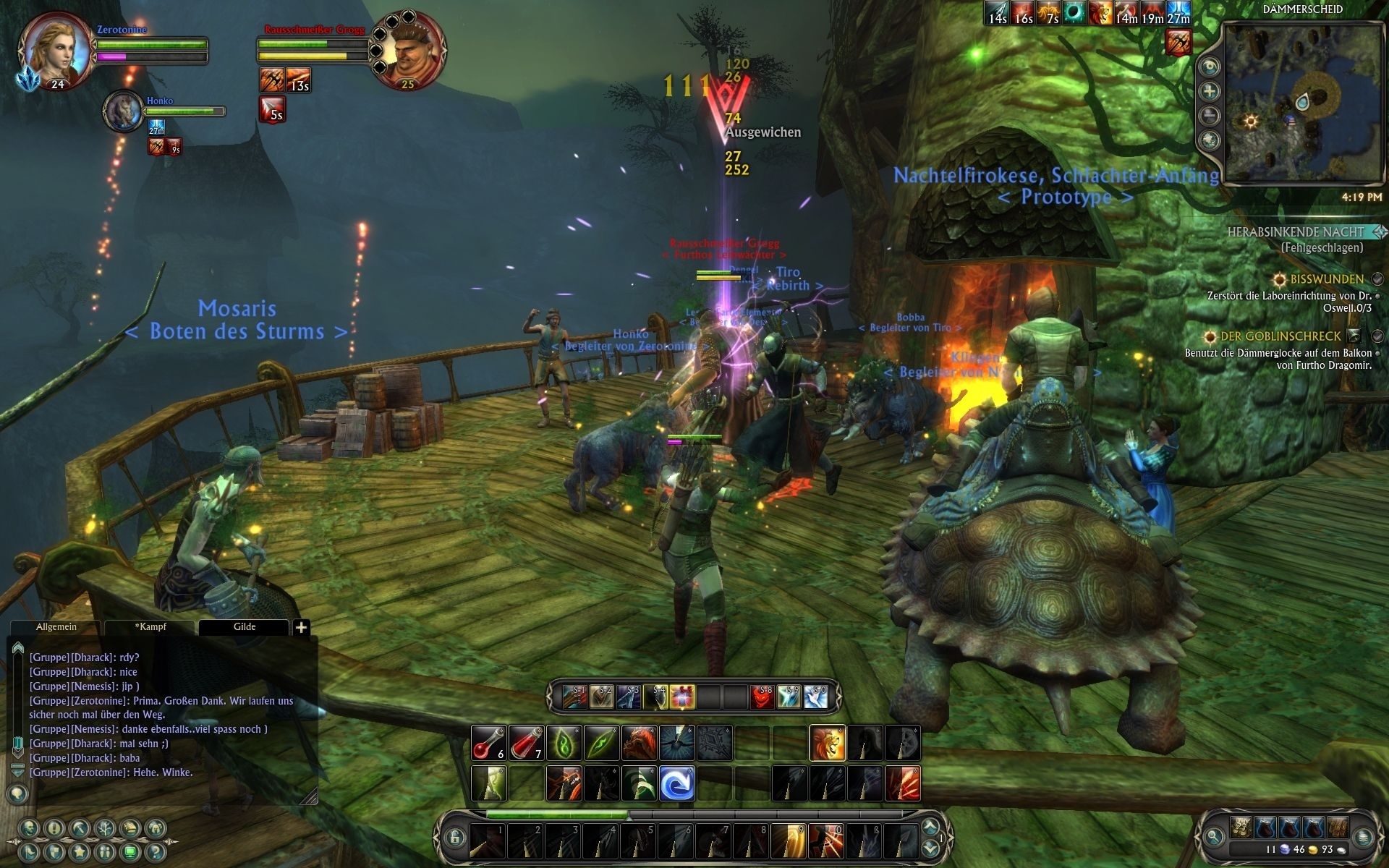
Task: Open the star menu button
Action: click(80, 851)
